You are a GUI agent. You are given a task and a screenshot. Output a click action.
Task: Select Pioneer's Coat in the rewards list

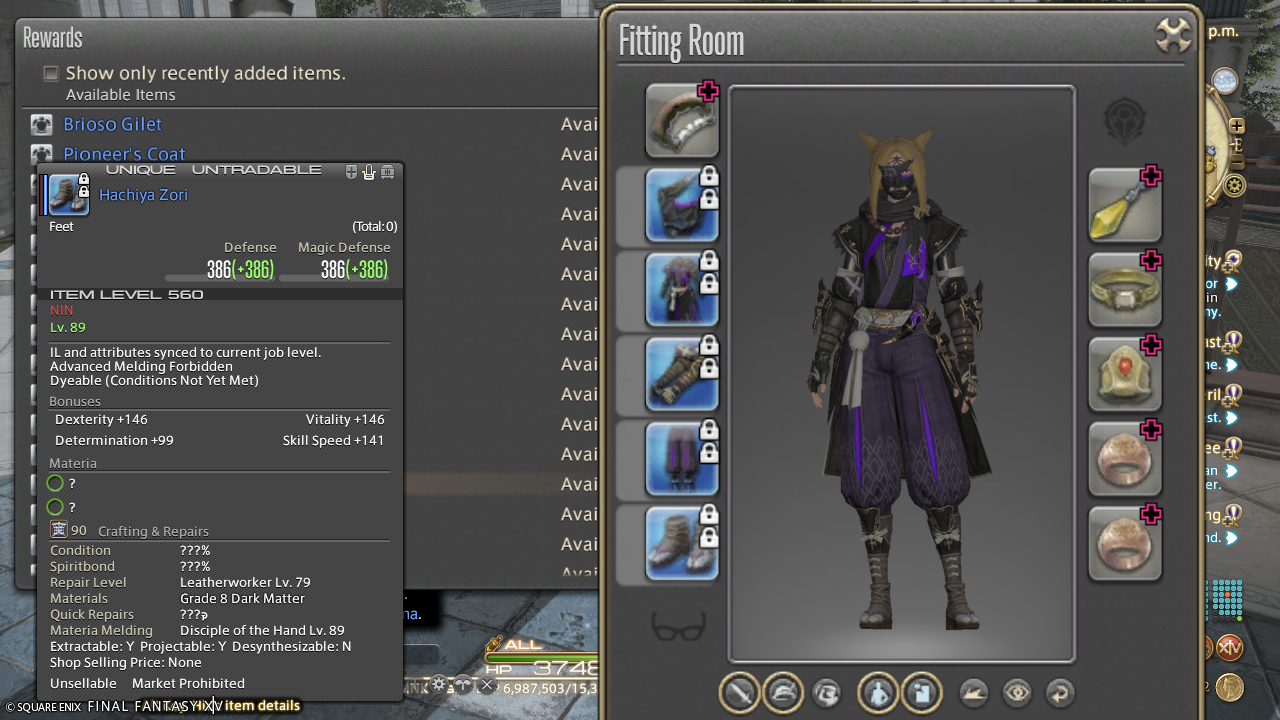[124, 154]
